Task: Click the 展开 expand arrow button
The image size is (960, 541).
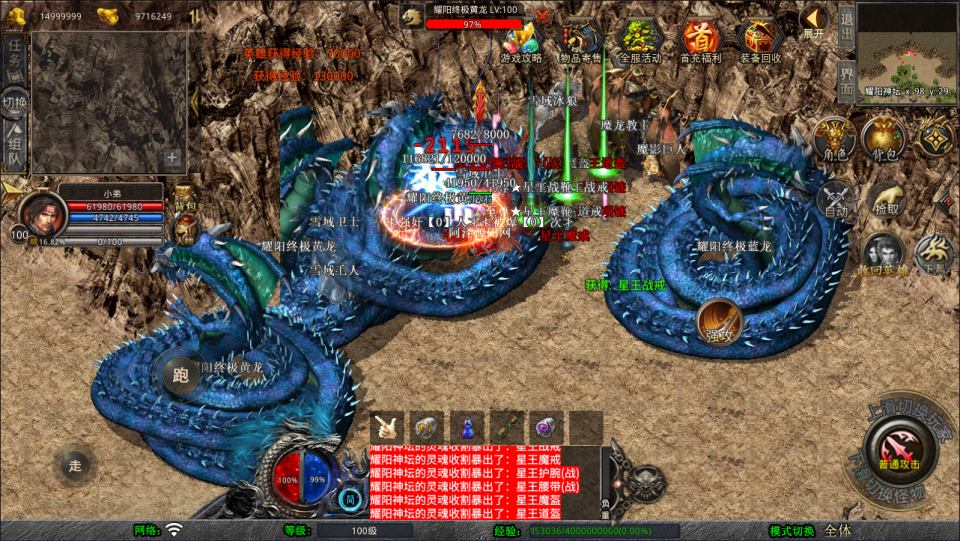Action: 815,20
